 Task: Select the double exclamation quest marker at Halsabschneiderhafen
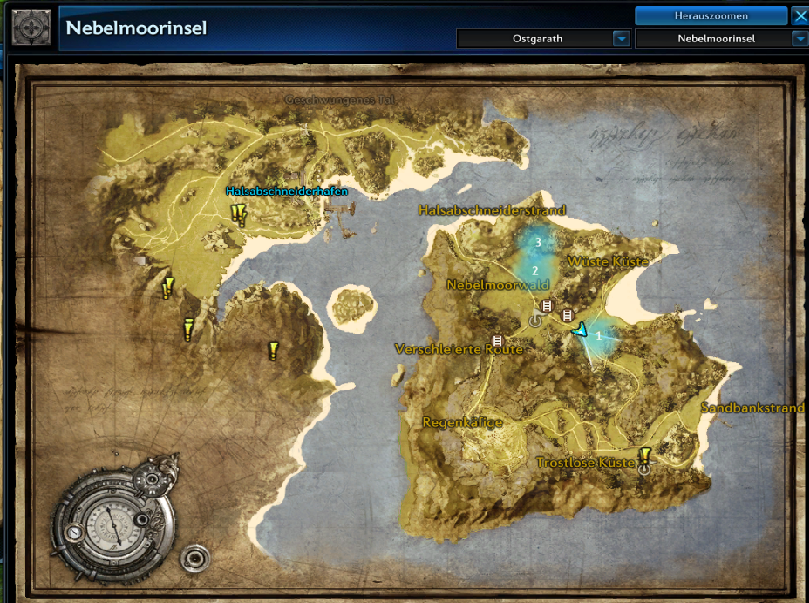click(238, 212)
